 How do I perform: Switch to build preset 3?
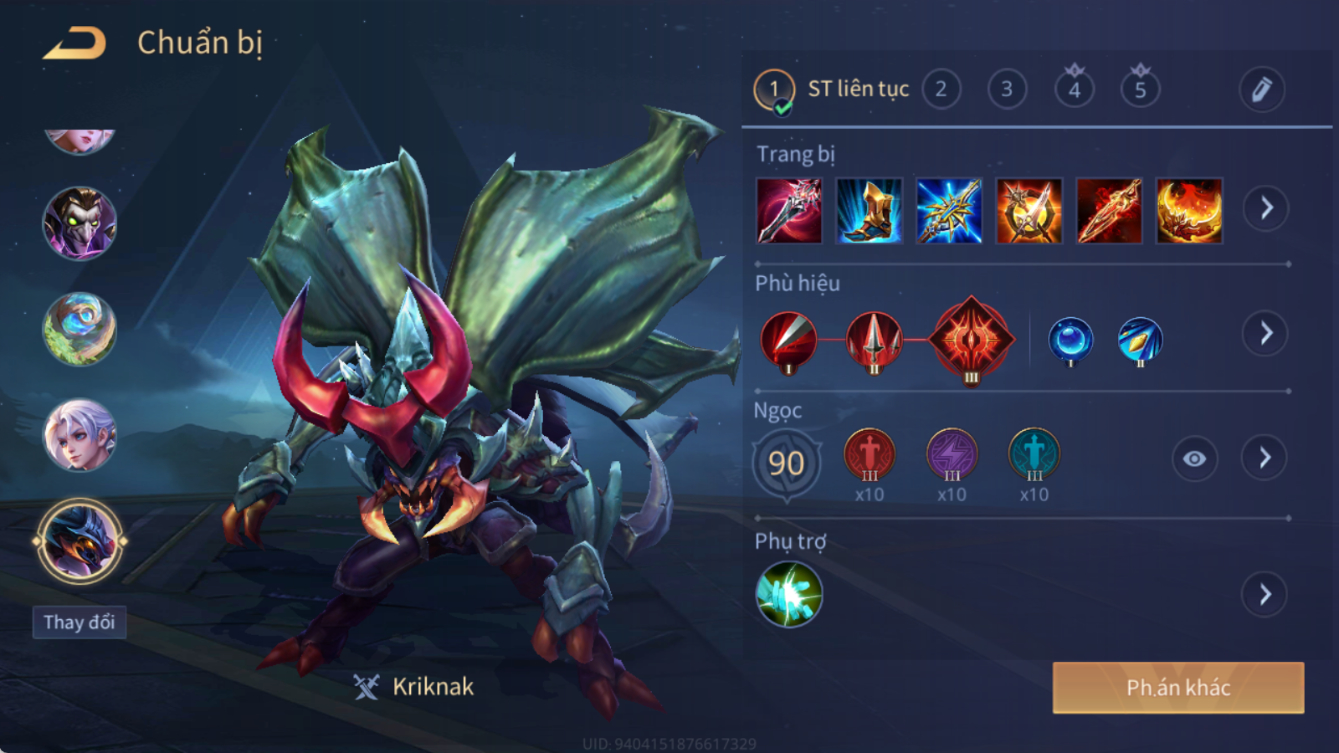1007,90
